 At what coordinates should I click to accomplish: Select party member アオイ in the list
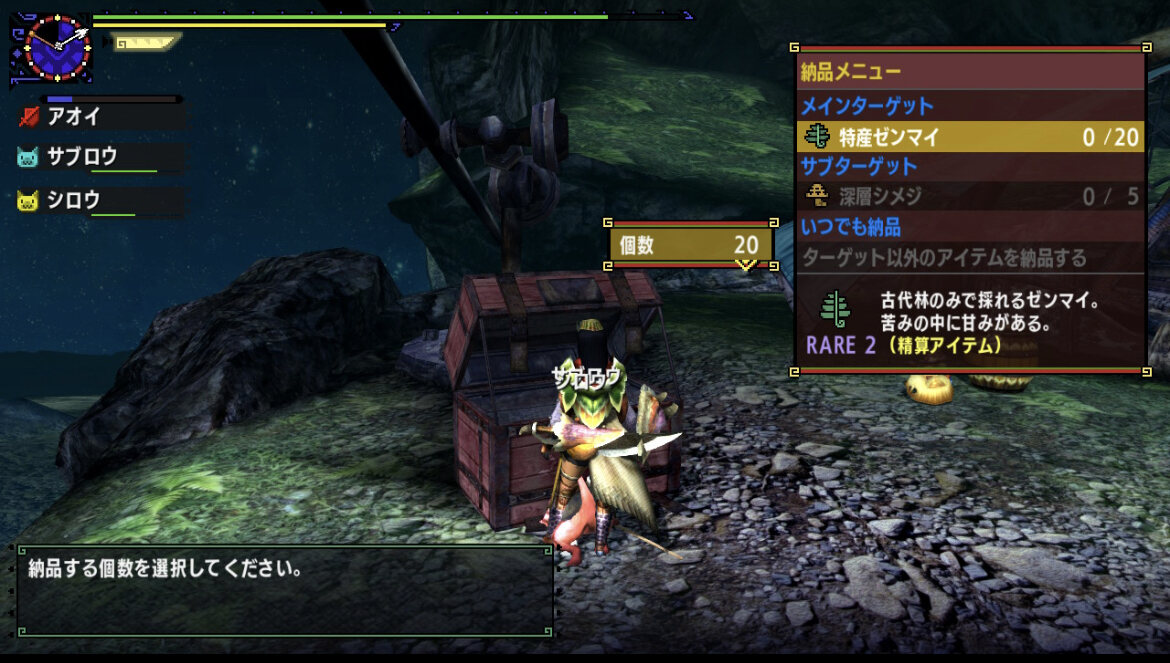pyautogui.click(x=75, y=116)
